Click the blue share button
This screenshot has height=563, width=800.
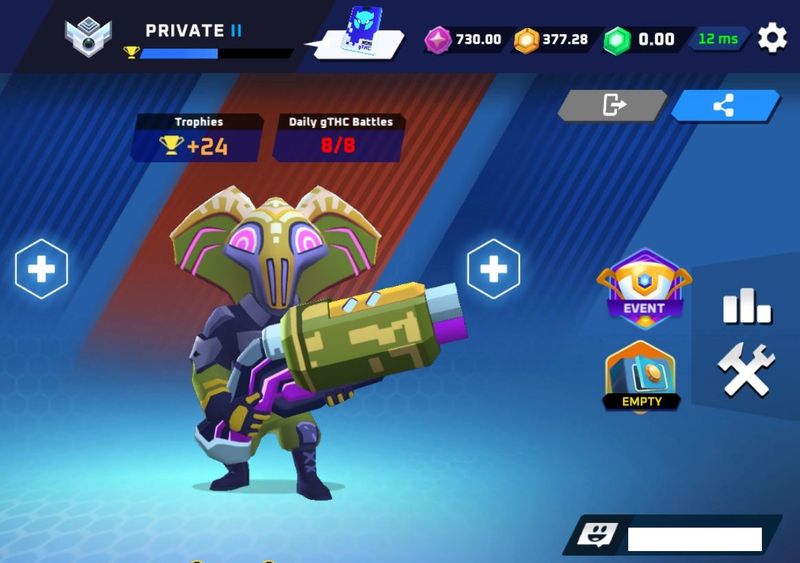click(725, 104)
